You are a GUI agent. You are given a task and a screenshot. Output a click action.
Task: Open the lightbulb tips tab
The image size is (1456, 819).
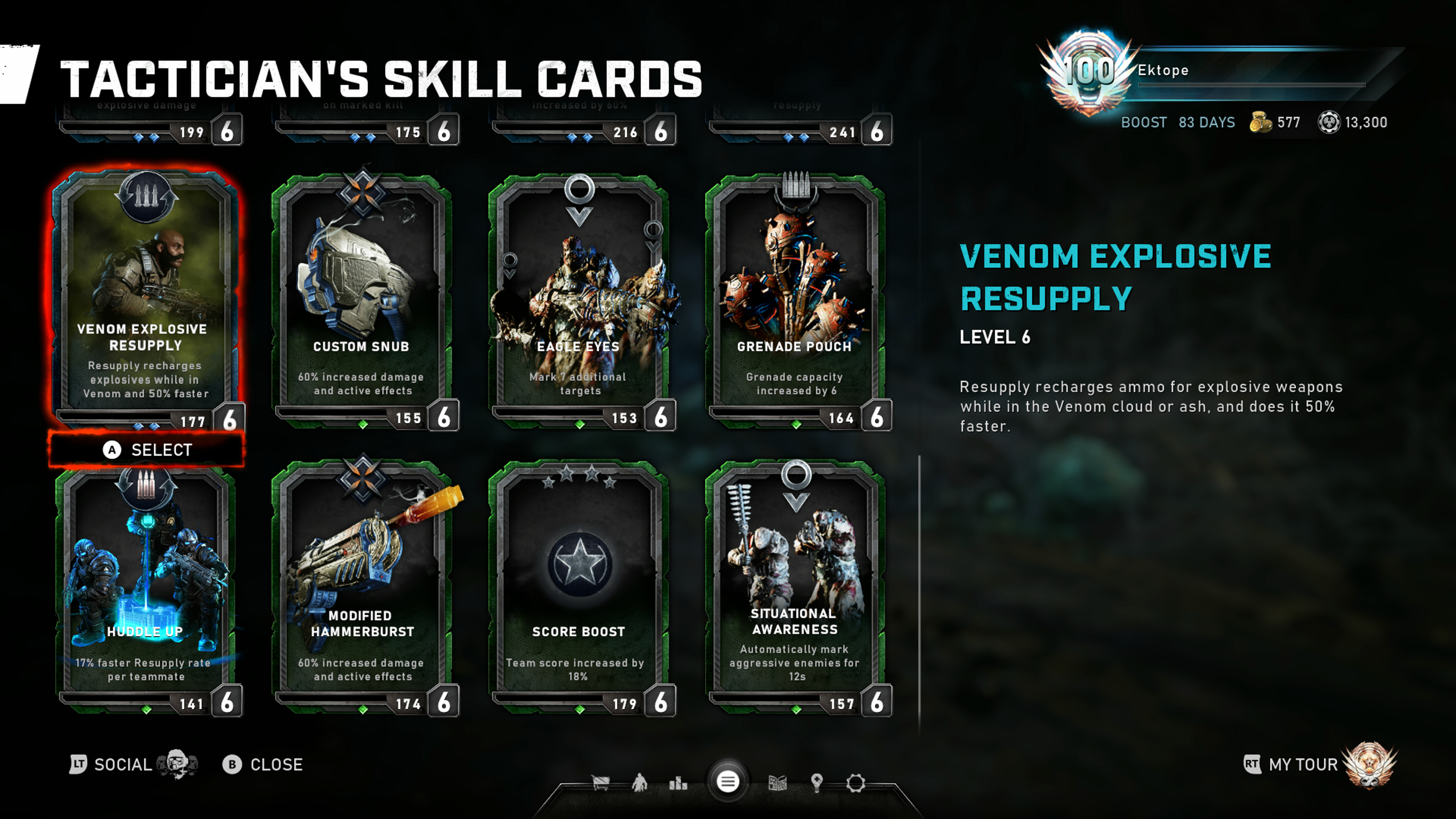coord(817,783)
